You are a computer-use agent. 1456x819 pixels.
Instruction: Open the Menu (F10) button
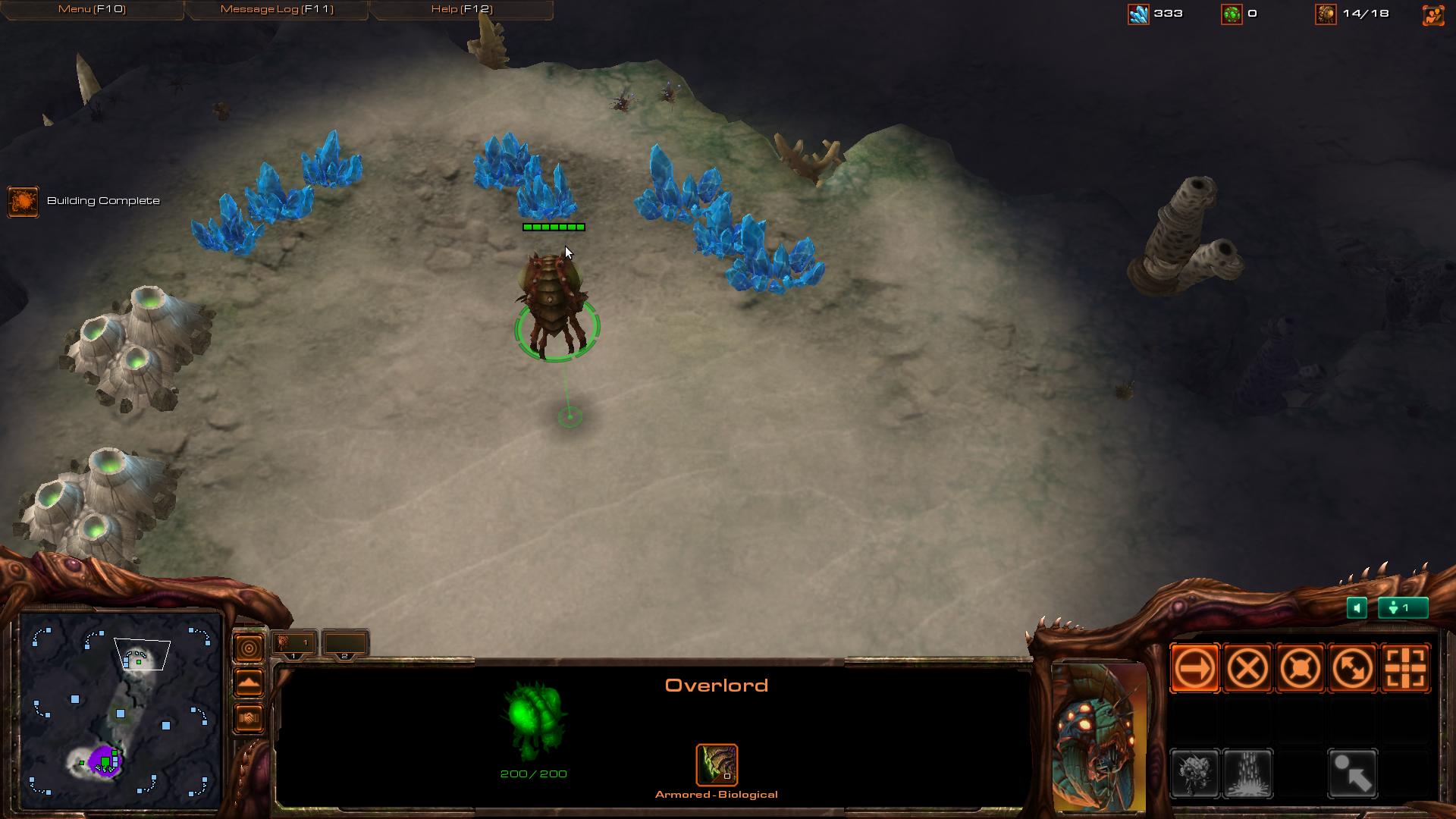pos(92,9)
